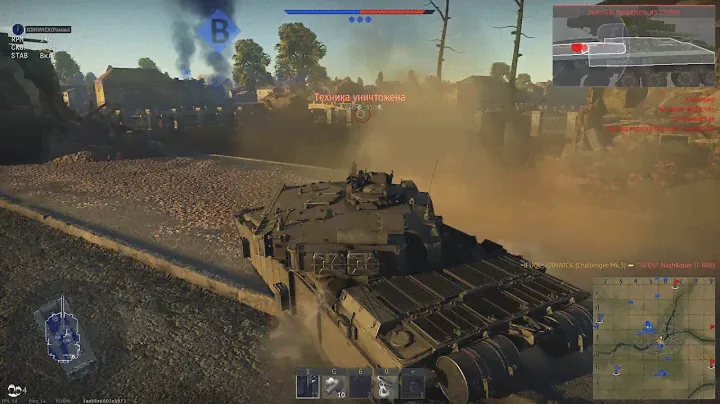Open the hit camera damage panel

(x=634, y=45)
